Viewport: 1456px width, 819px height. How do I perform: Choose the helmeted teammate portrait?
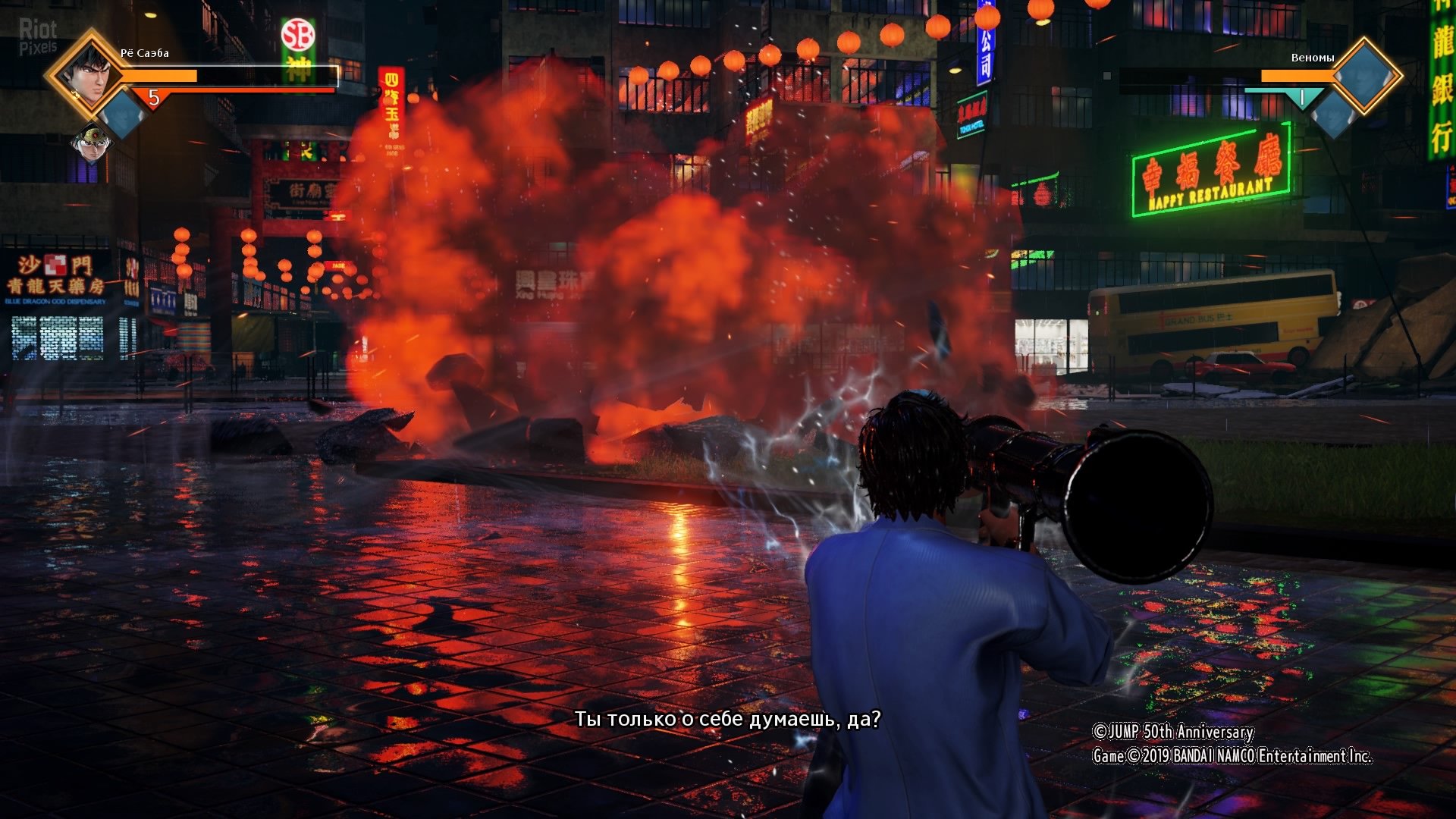tap(92, 143)
